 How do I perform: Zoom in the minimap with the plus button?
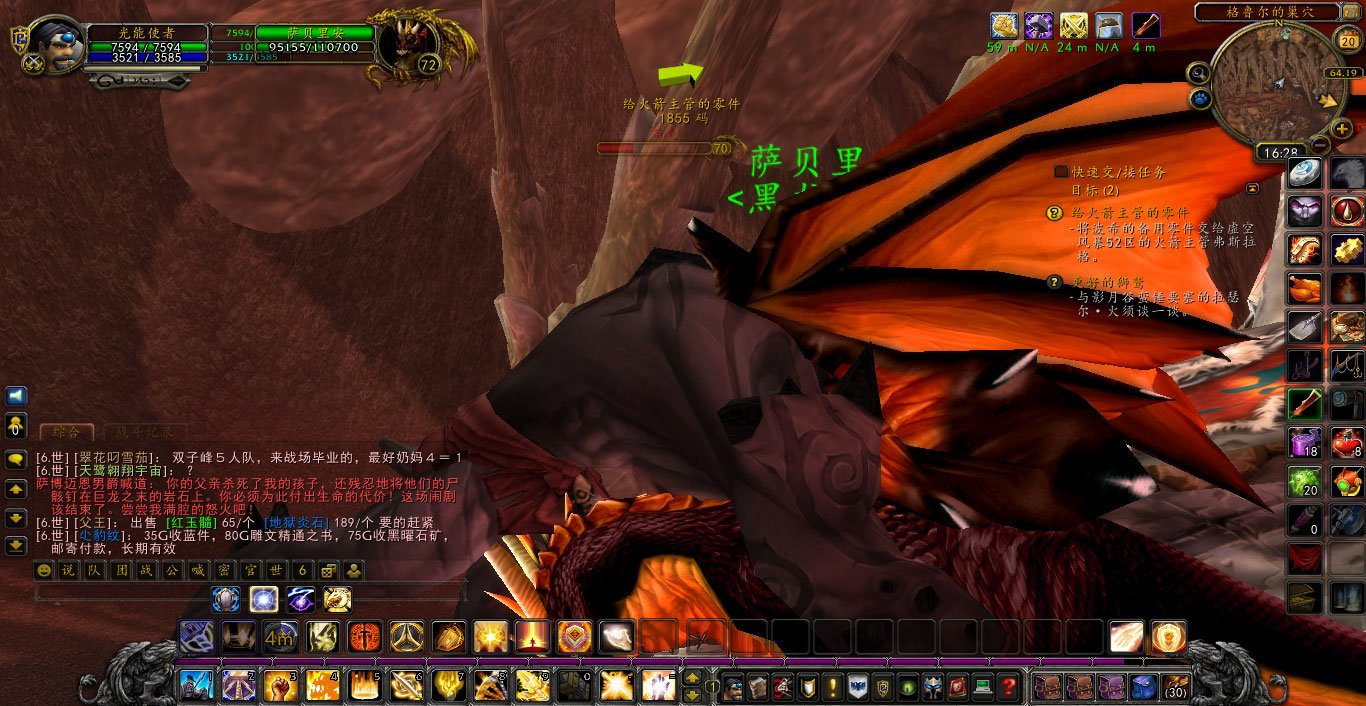pos(1342,129)
